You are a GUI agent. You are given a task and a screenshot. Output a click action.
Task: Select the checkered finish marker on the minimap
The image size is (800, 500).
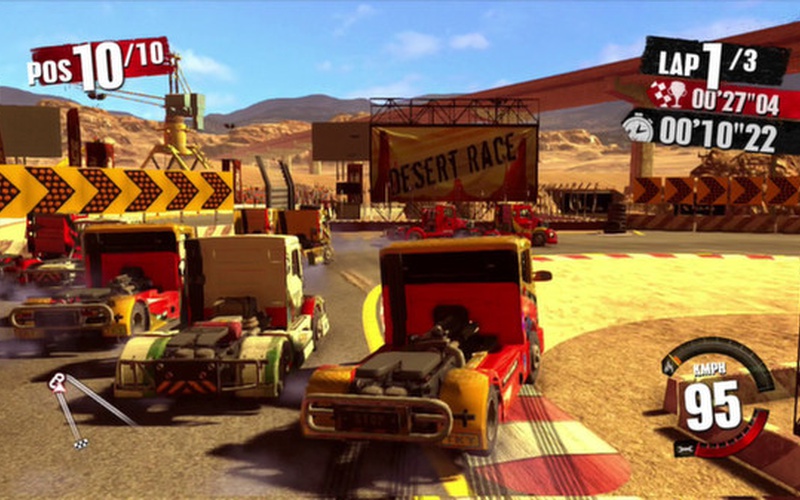[x=80, y=441]
